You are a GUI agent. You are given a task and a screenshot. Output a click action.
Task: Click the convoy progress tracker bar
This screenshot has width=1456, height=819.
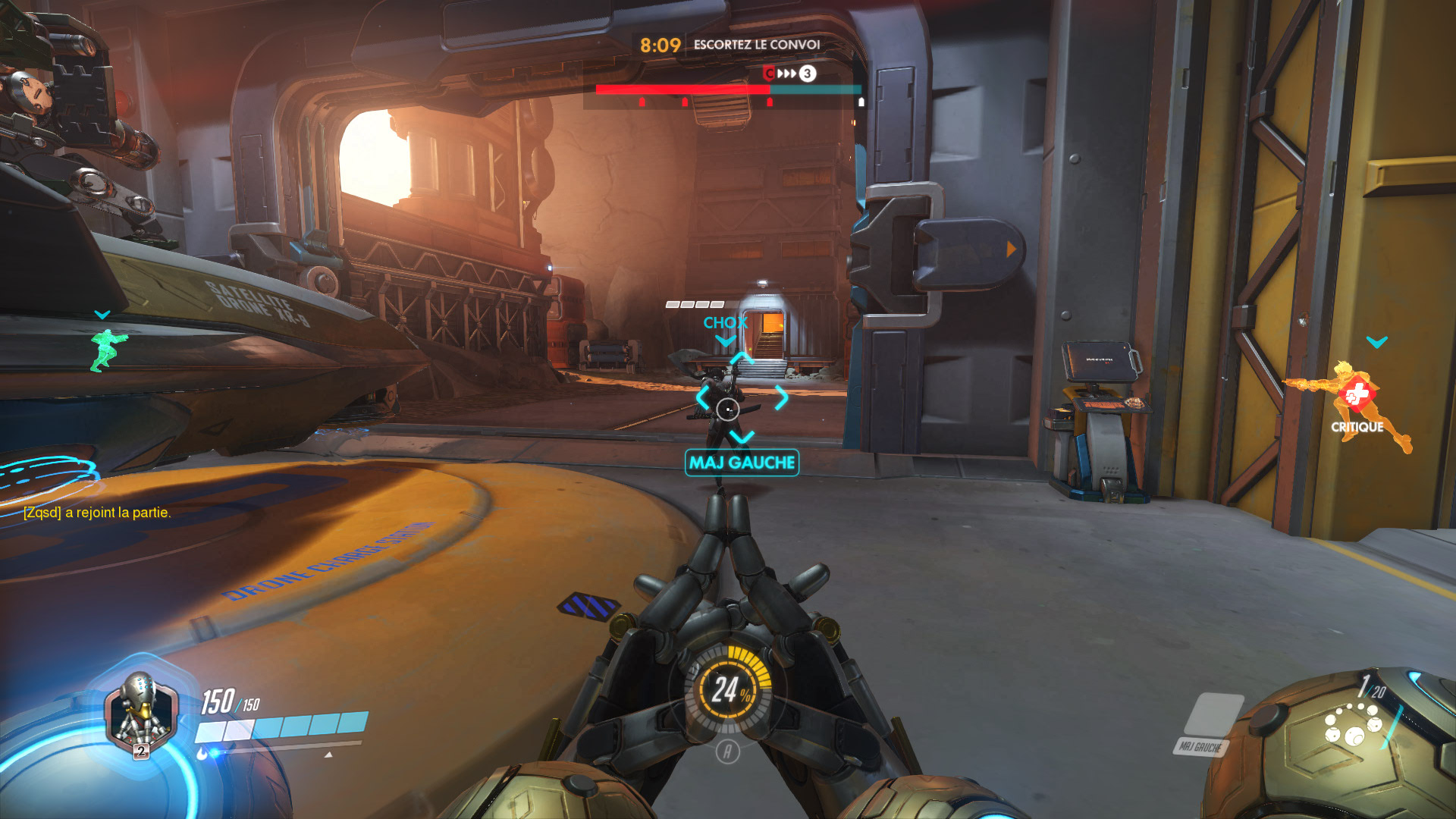click(x=728, y=89)
